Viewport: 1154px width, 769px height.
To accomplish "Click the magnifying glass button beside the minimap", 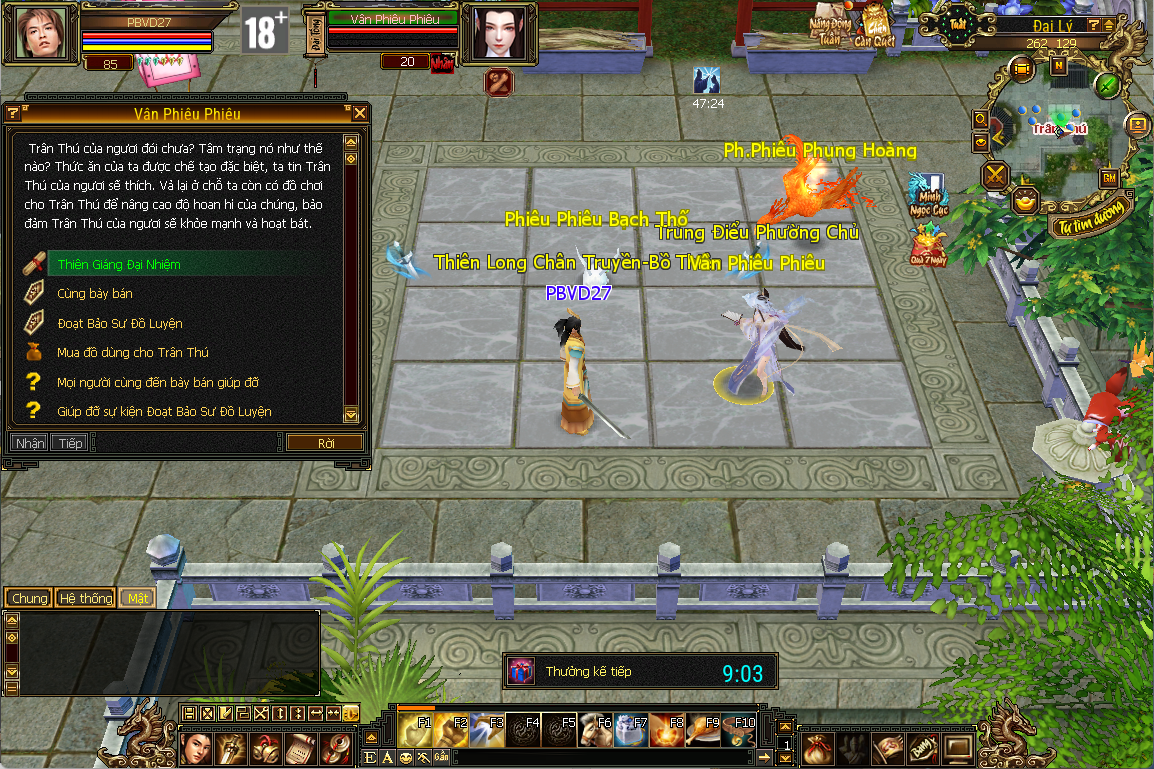I will click(x=981, y=119).
